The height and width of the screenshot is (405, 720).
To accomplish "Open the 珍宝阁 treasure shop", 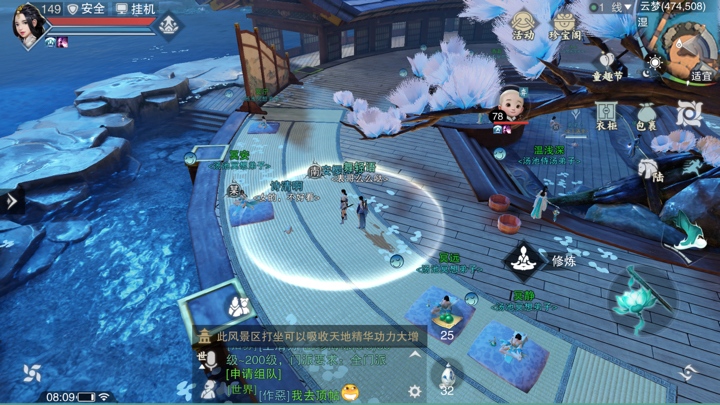I will 565,24.
